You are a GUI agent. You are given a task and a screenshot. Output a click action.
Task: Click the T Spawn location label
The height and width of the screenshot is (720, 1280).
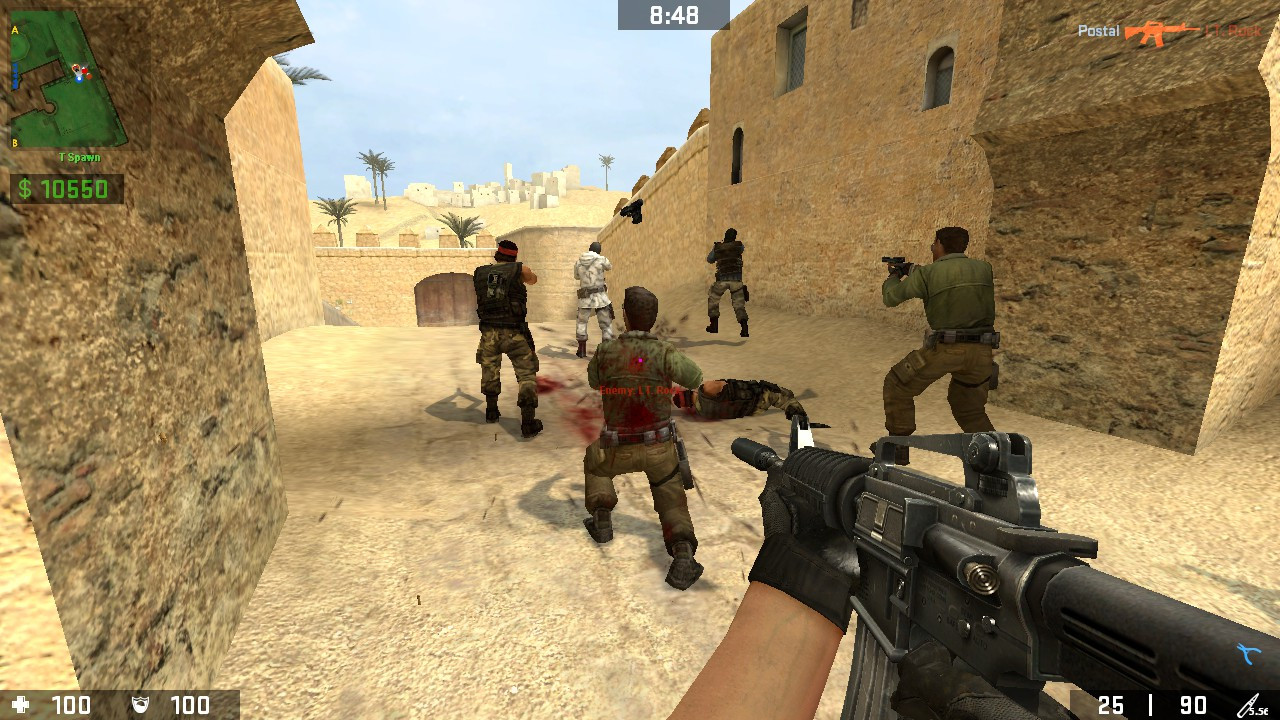[x=79, y=156]
